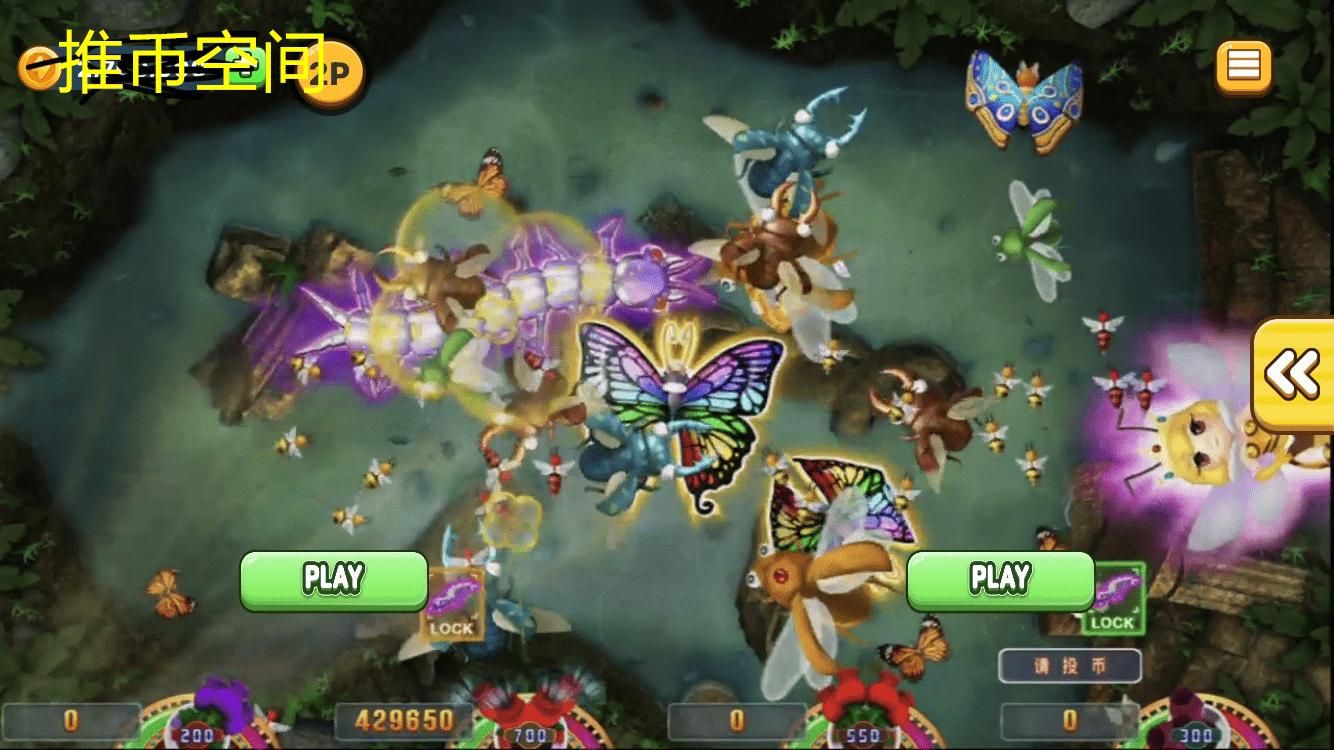Click the orange back arrow icon

tap(37, 68)
